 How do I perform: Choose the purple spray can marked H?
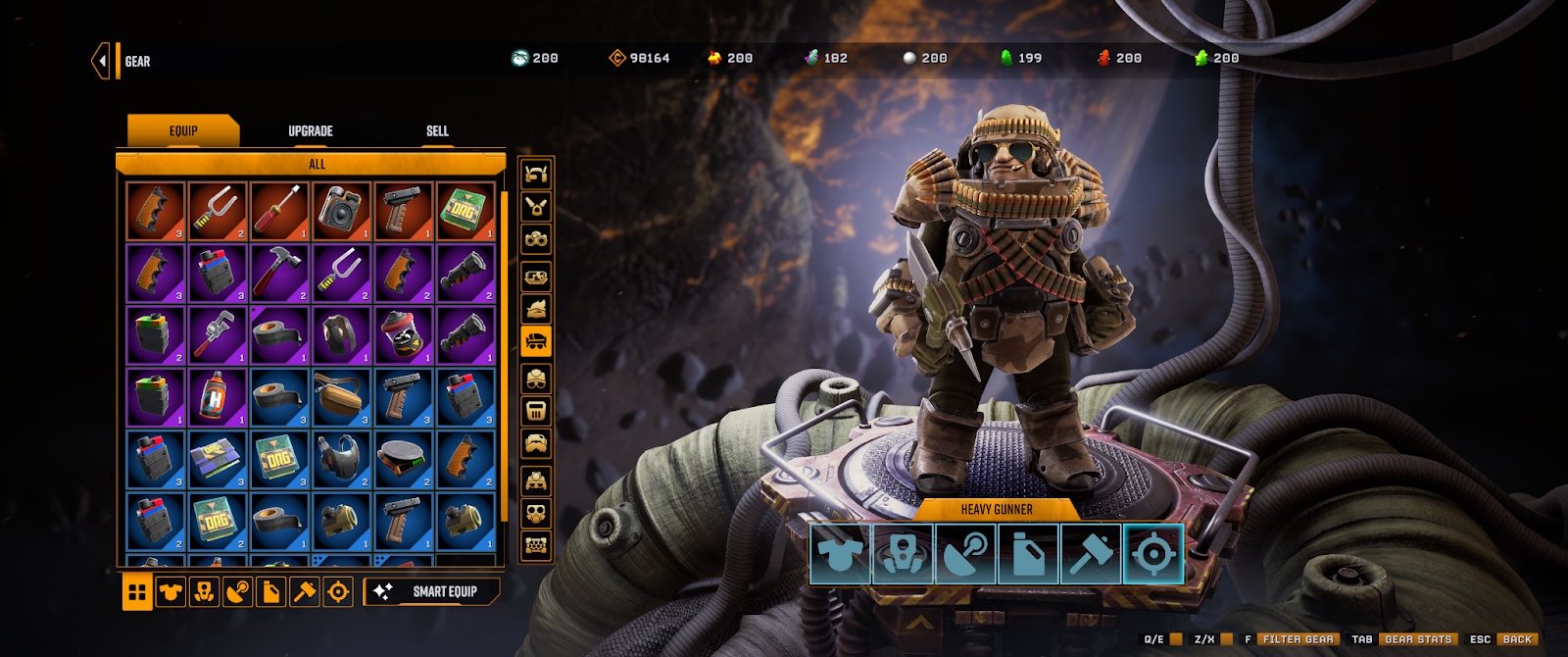point(218,397)
